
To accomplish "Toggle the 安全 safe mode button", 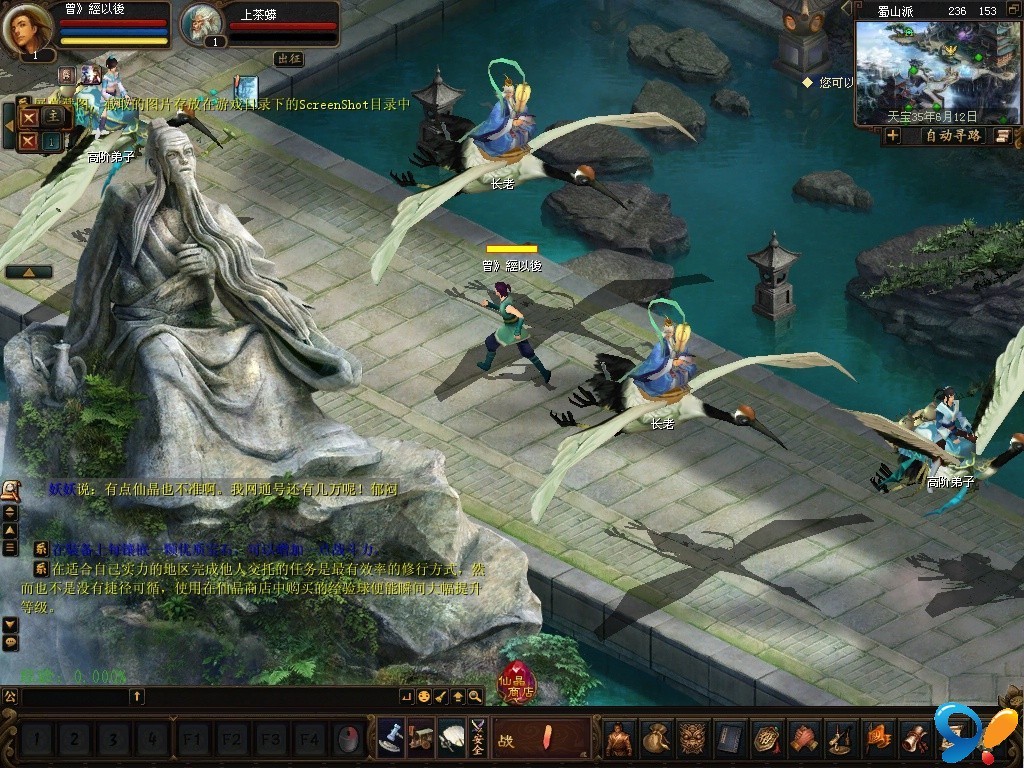I will (477, 739).
